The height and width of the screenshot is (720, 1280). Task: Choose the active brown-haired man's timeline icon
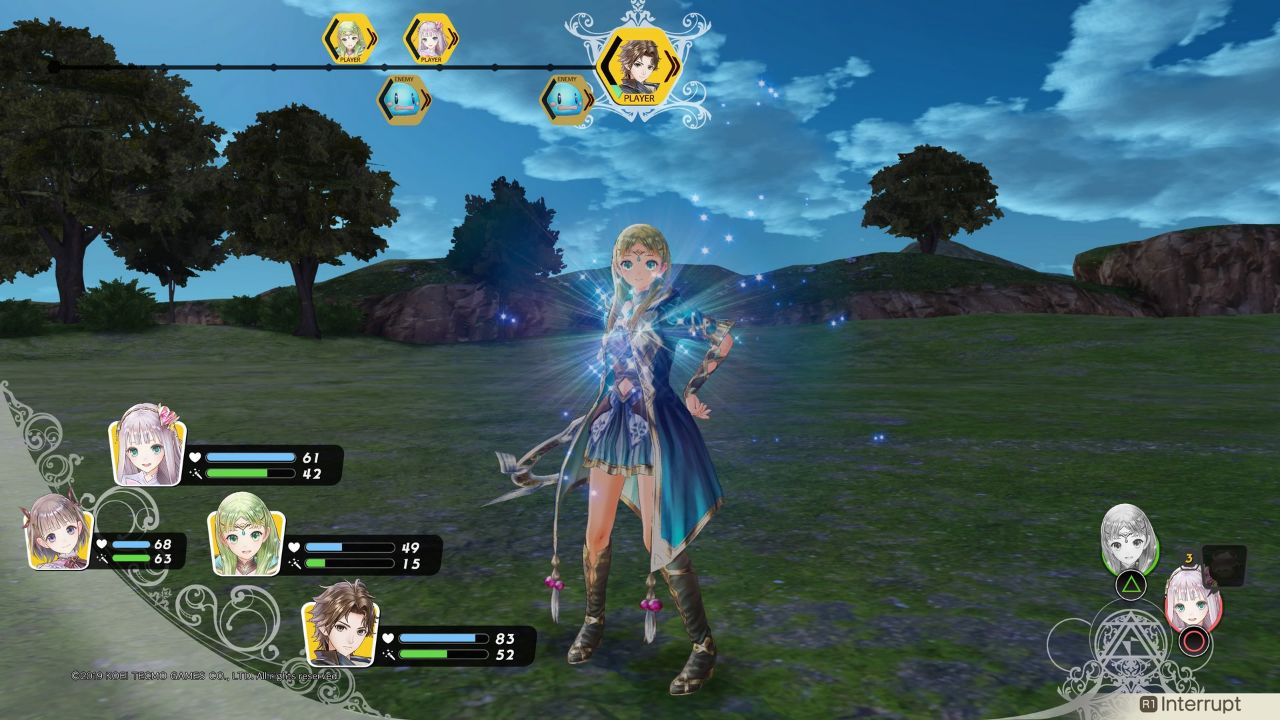[637, 65]
